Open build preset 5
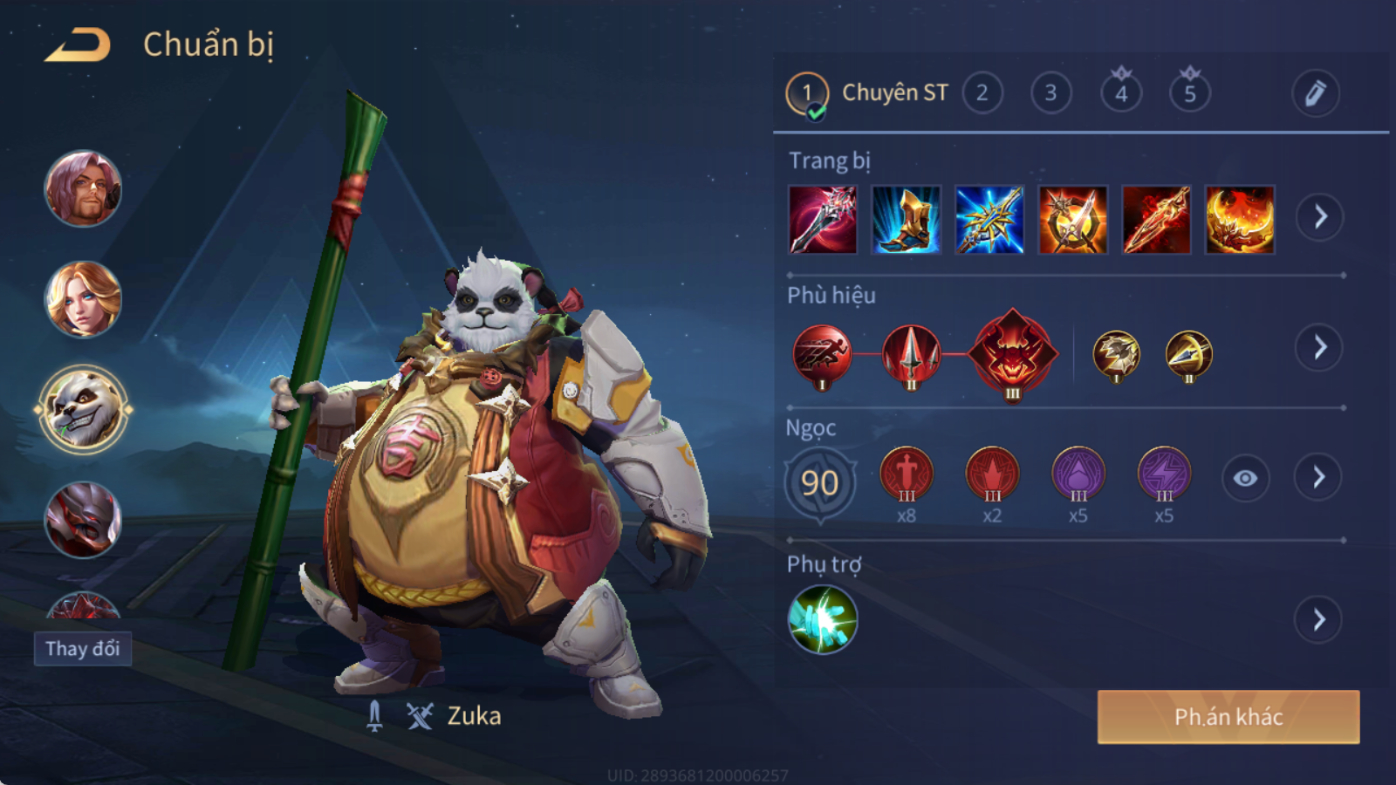1396x785 pixels. coord(1190,94)
